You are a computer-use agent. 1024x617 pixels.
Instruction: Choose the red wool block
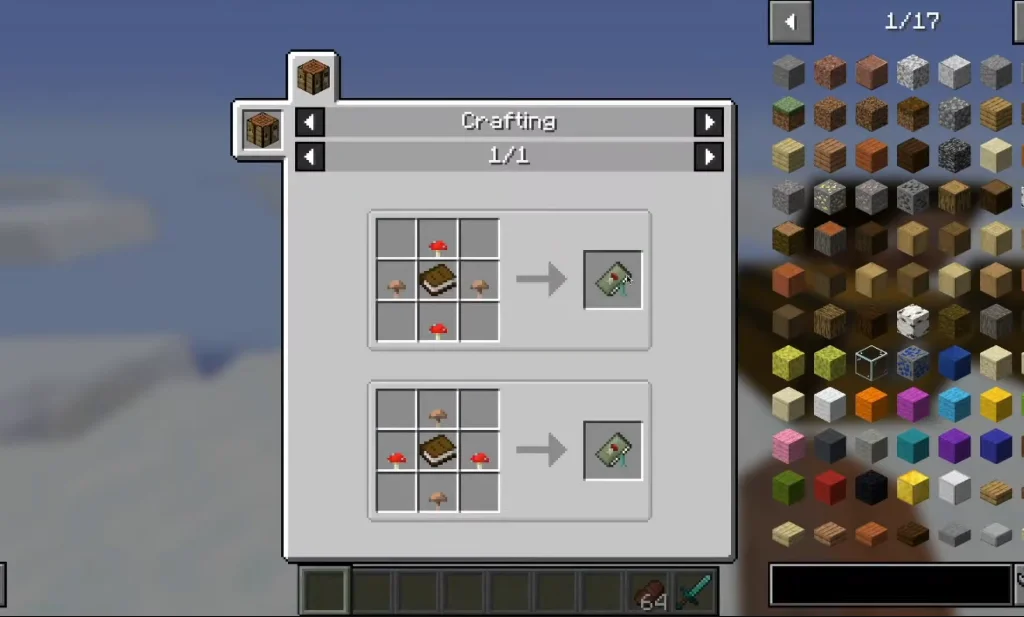(829, 488)
